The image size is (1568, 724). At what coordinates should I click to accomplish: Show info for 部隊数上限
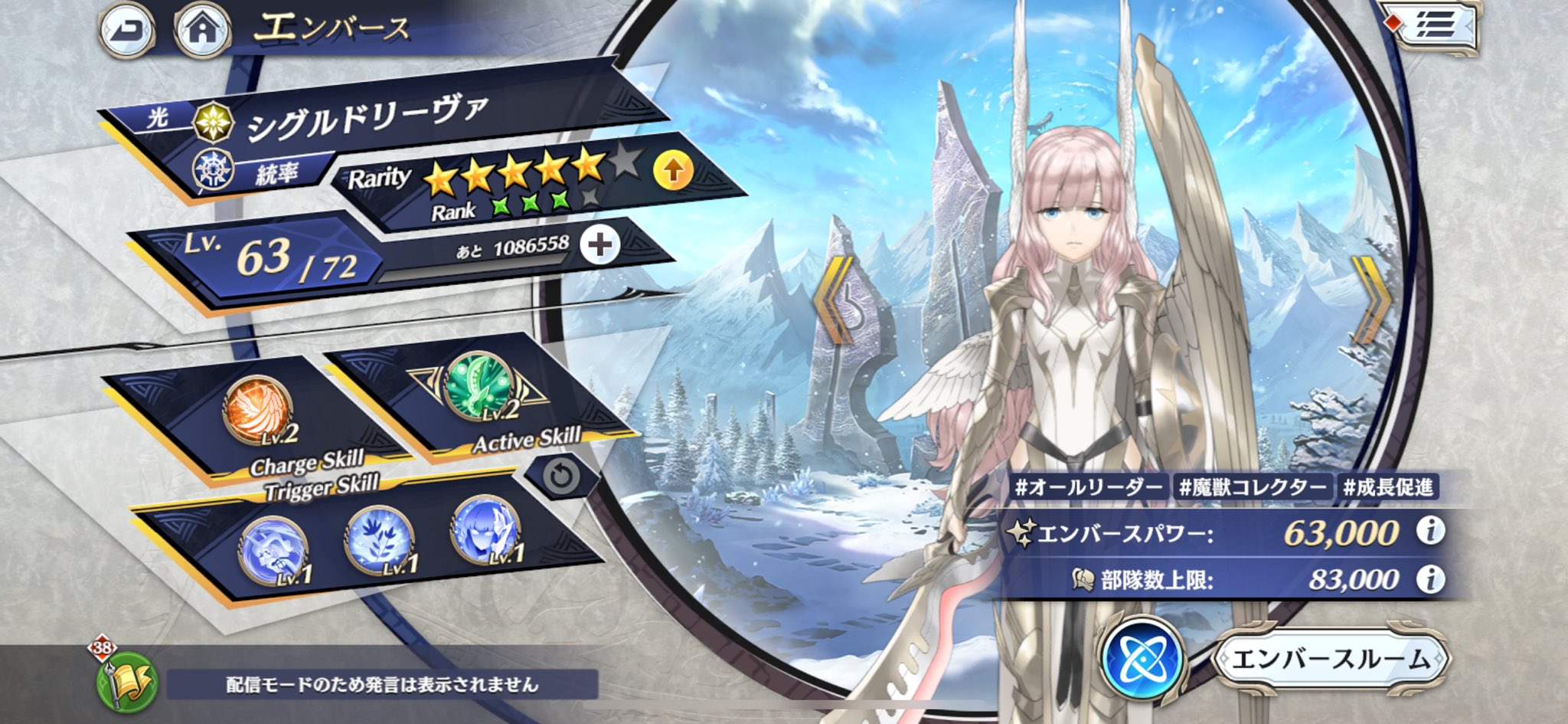[x=1430, y=578]
